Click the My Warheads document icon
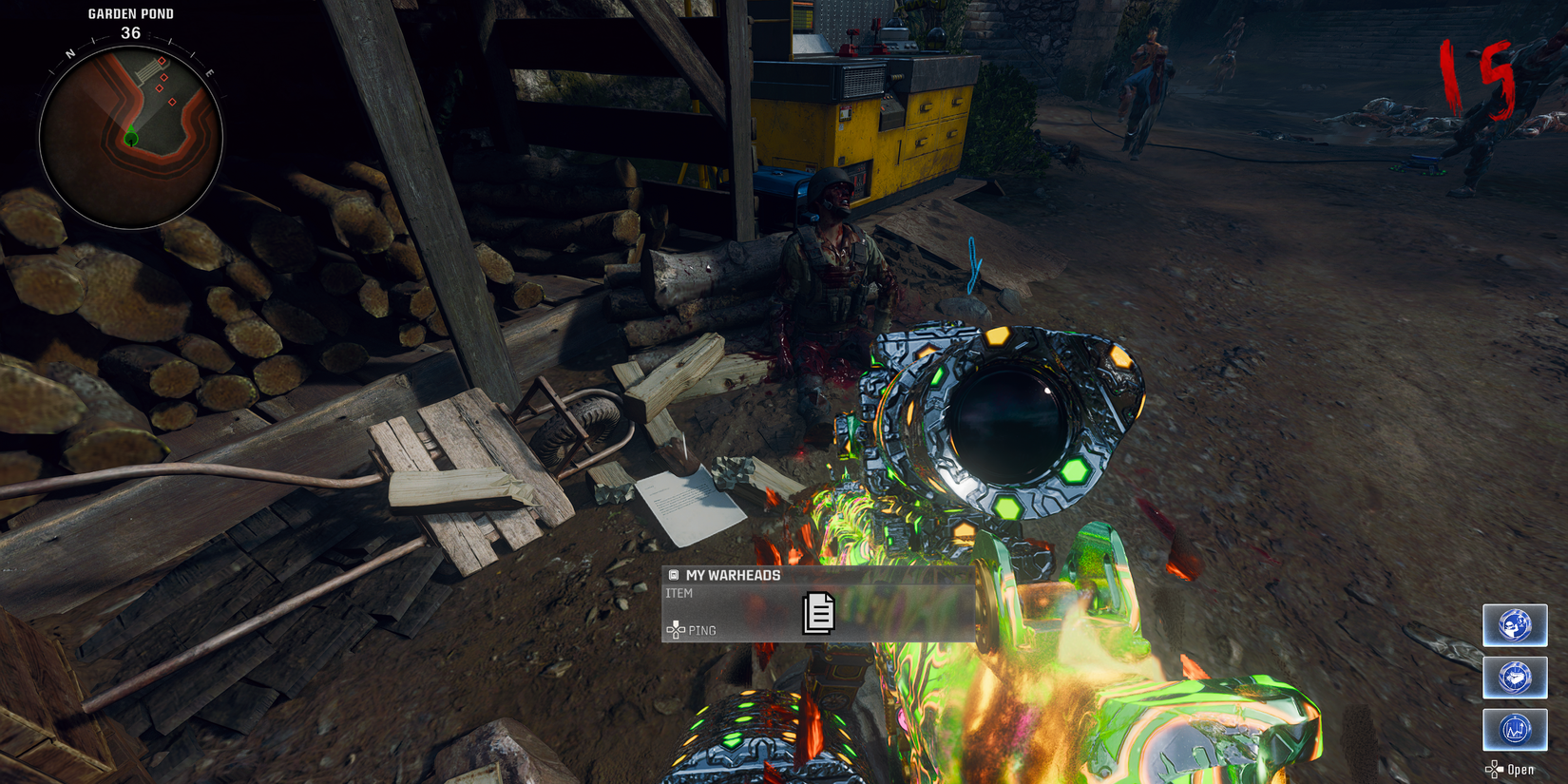Image resolution: width=1568 pixels, height=784 pixels. [818, 613]
